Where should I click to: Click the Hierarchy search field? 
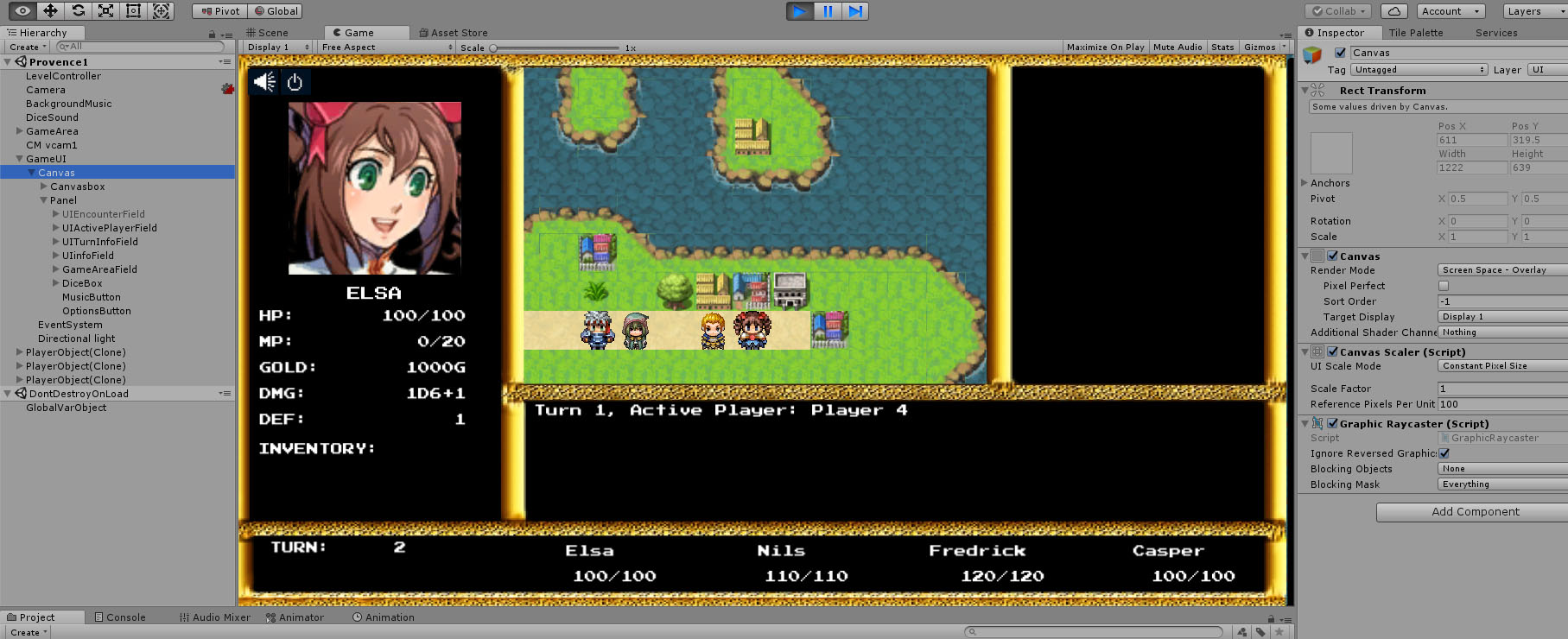(x=138, y=46)
